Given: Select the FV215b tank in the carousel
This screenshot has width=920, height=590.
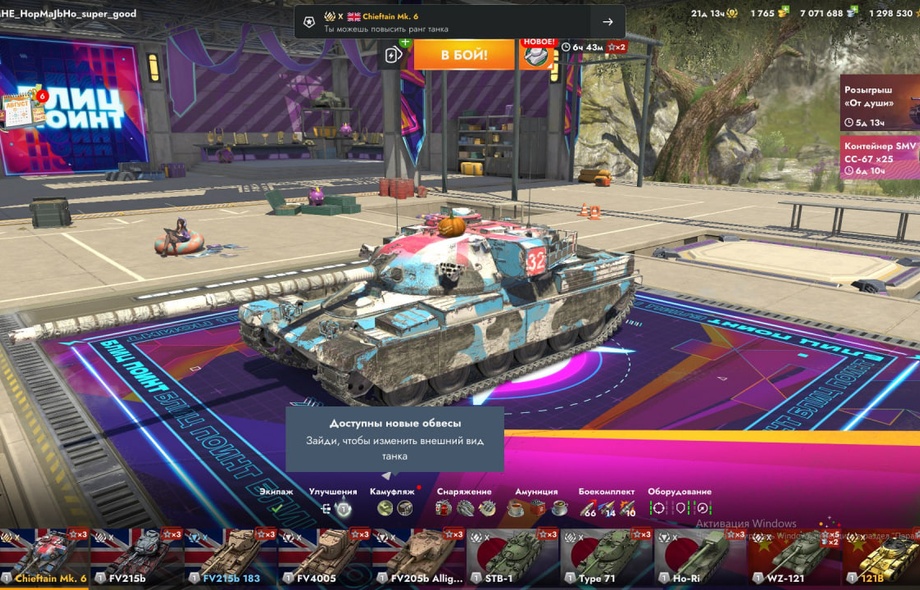Looking at the screenshot, I should coord(137,558).
